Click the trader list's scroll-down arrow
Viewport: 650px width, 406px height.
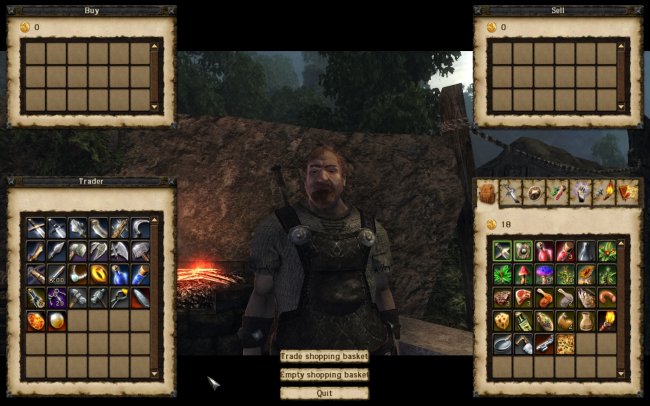(155, 374)
